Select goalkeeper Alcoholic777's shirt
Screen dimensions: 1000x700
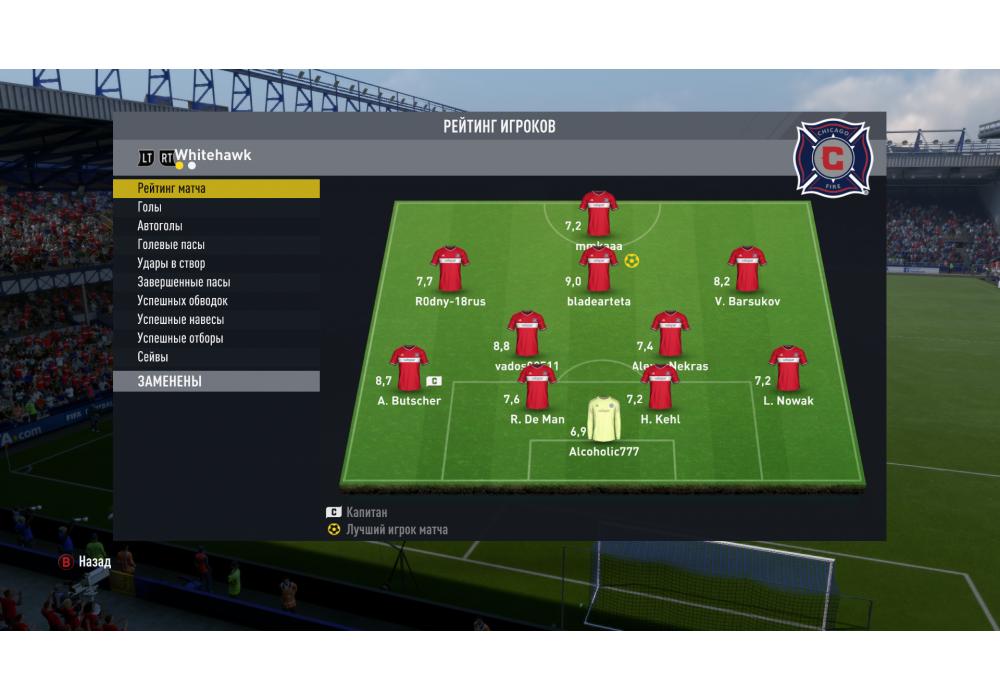(x=604, y=418)
